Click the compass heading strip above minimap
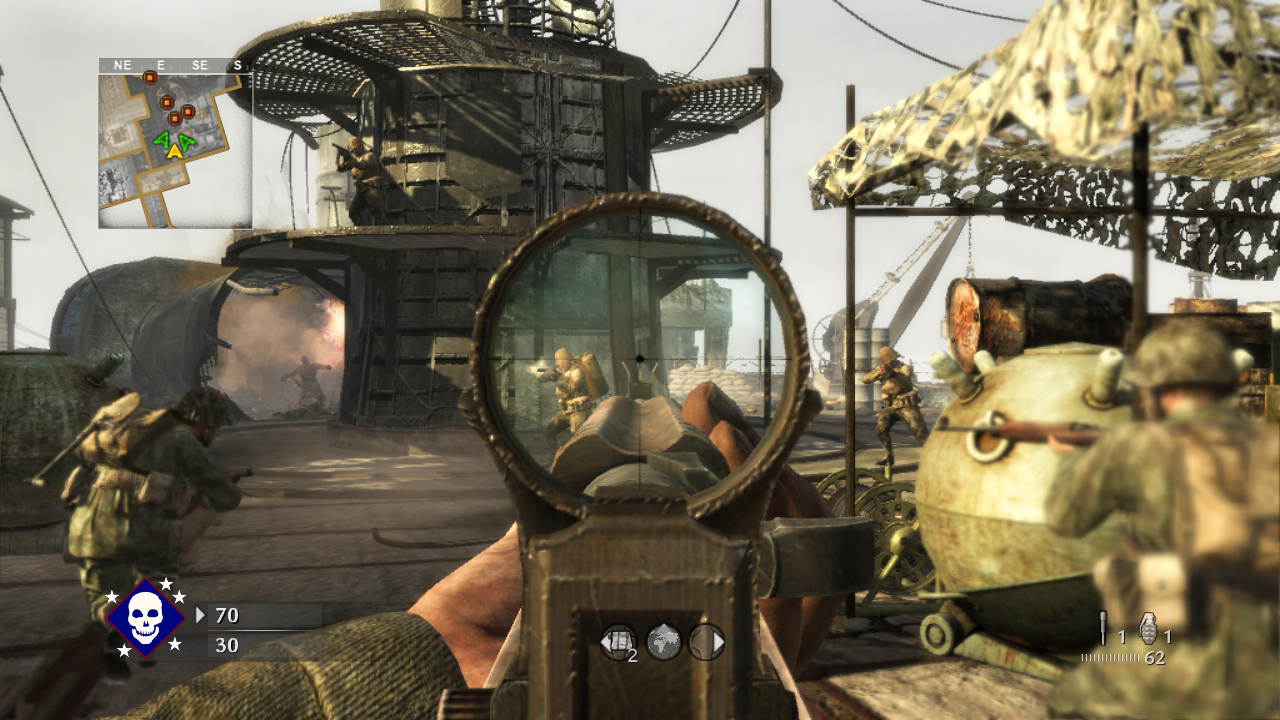 [174, 65]
